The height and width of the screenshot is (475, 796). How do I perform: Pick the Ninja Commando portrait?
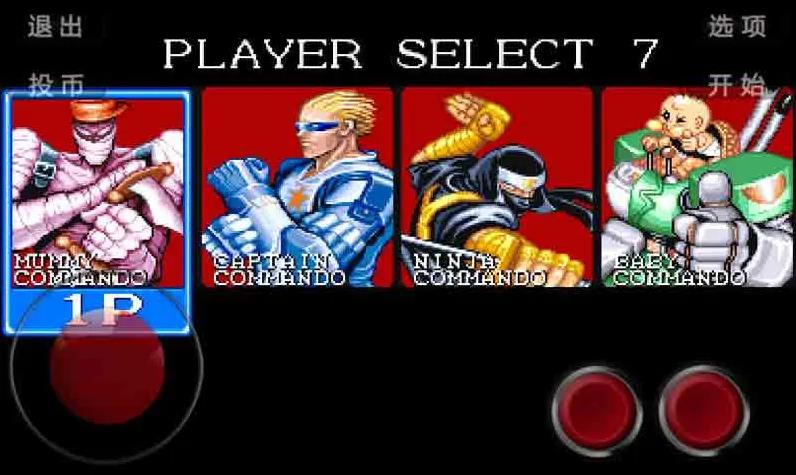[497, 188]
